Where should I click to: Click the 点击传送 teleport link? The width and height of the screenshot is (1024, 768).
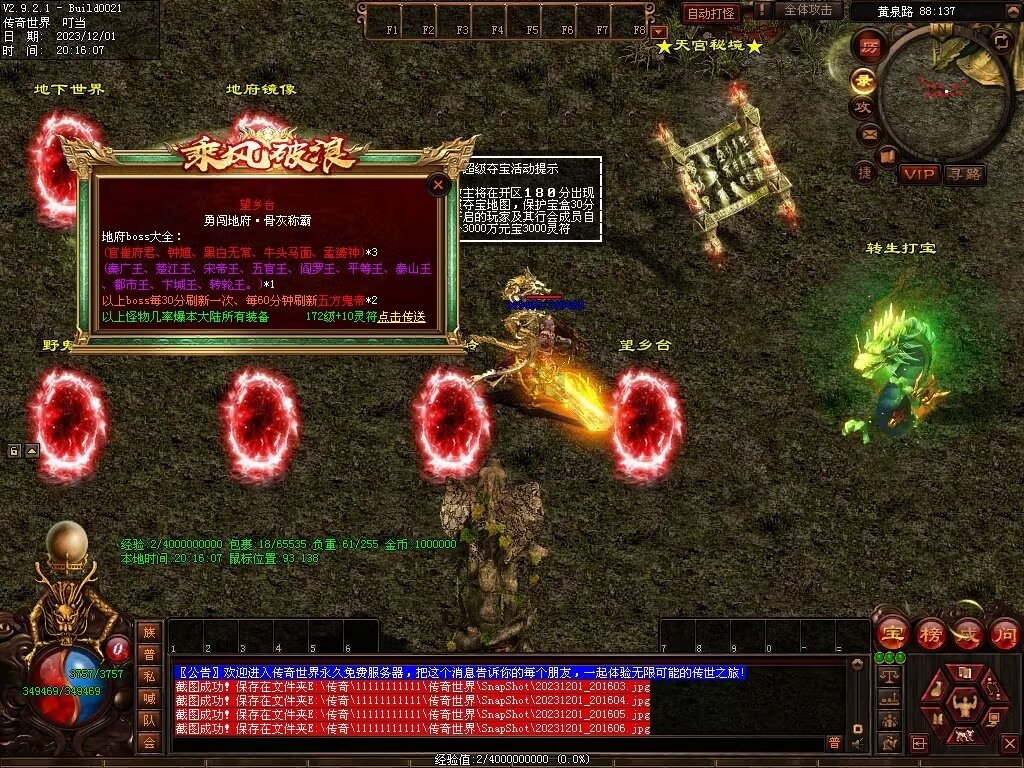tap(402, 317)
